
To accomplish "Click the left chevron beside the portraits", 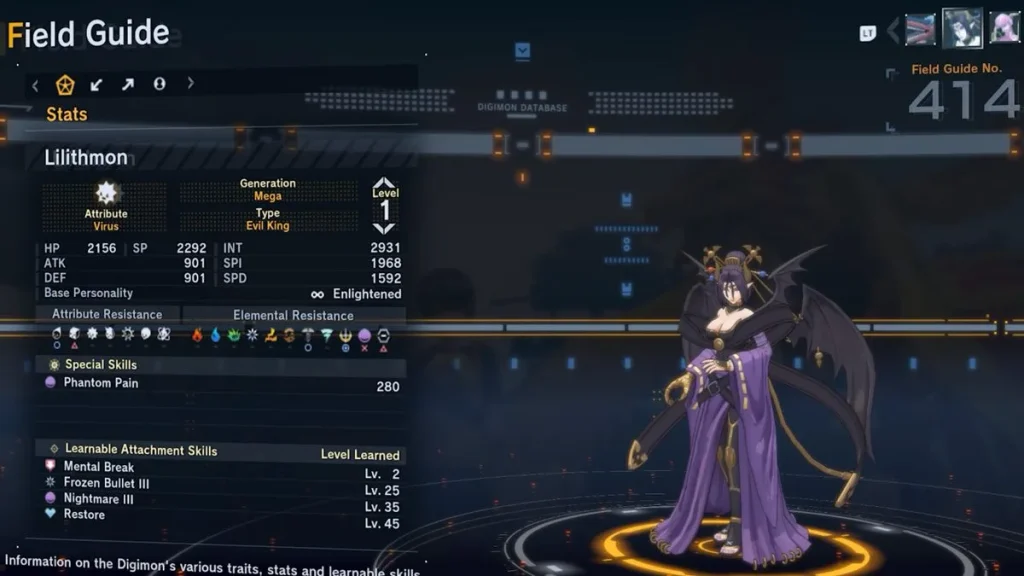I will point(893,30).
